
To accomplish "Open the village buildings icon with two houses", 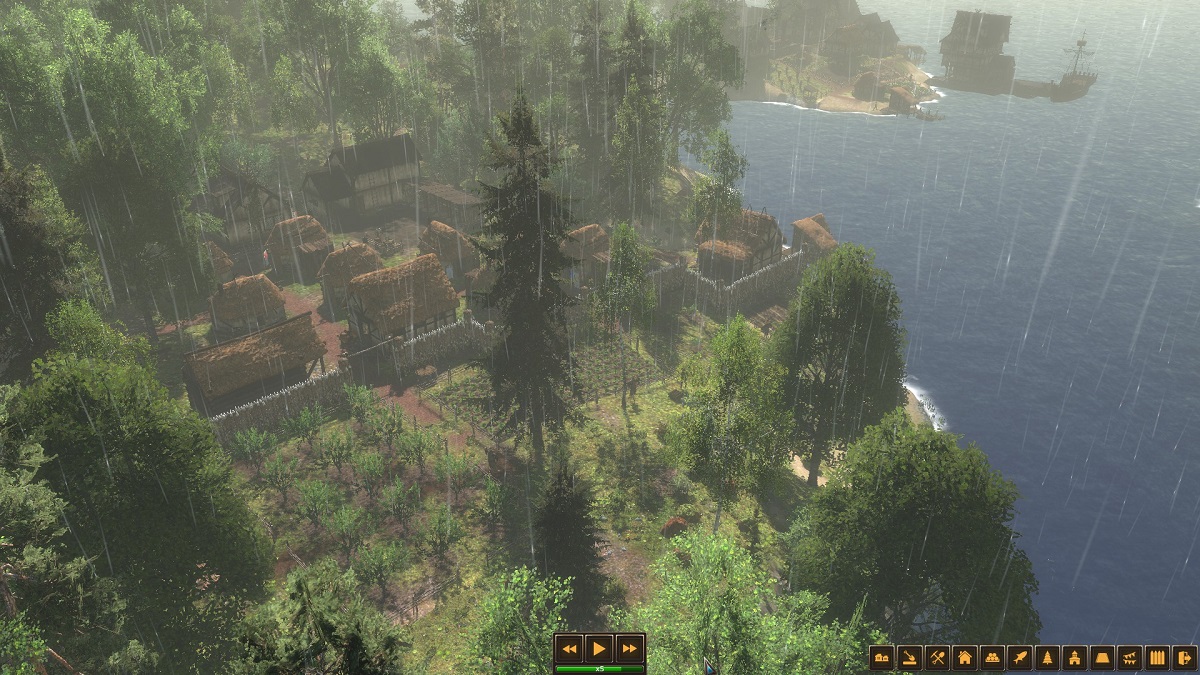I will point(882,657).
